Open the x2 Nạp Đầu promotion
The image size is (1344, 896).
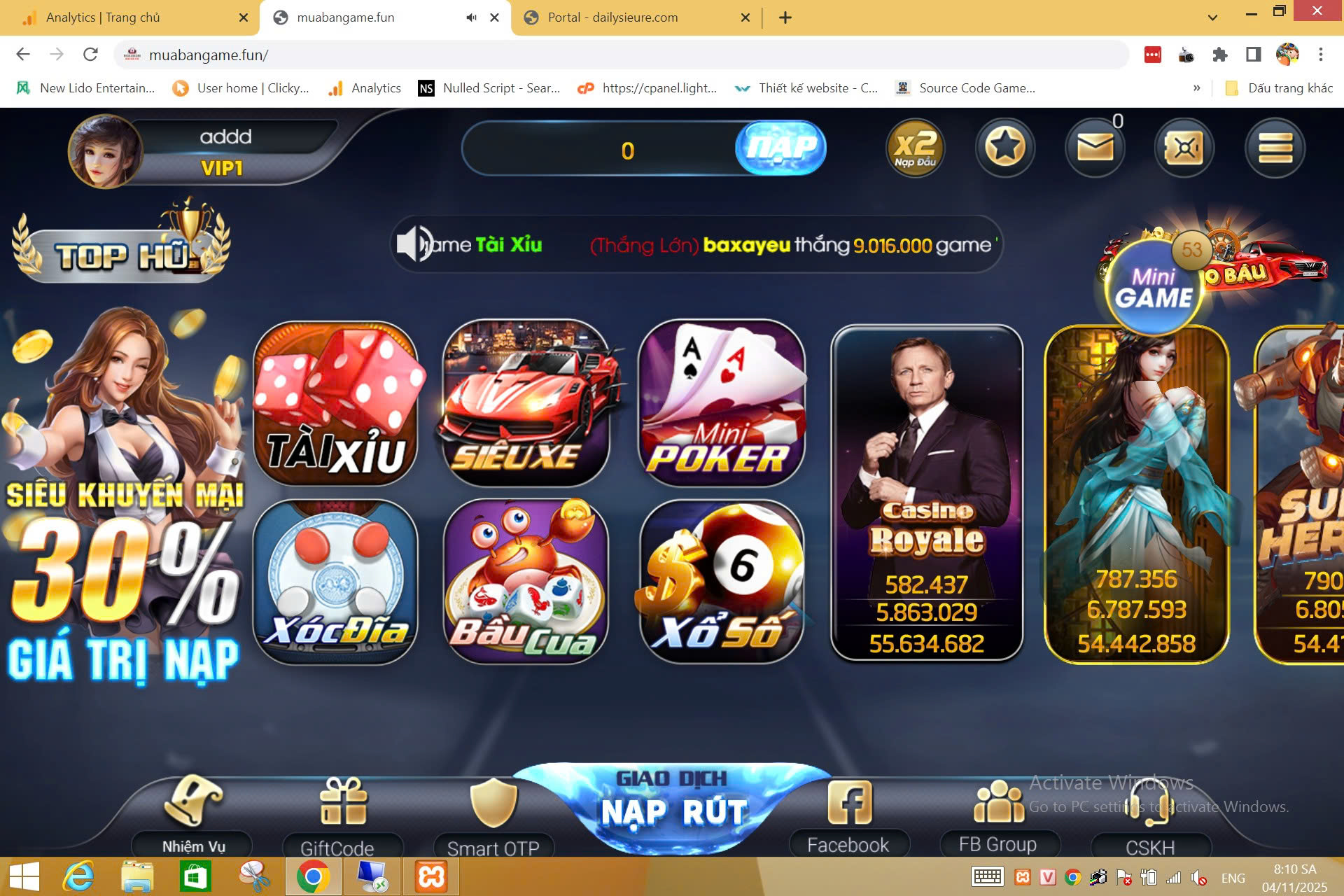point(914,148)
